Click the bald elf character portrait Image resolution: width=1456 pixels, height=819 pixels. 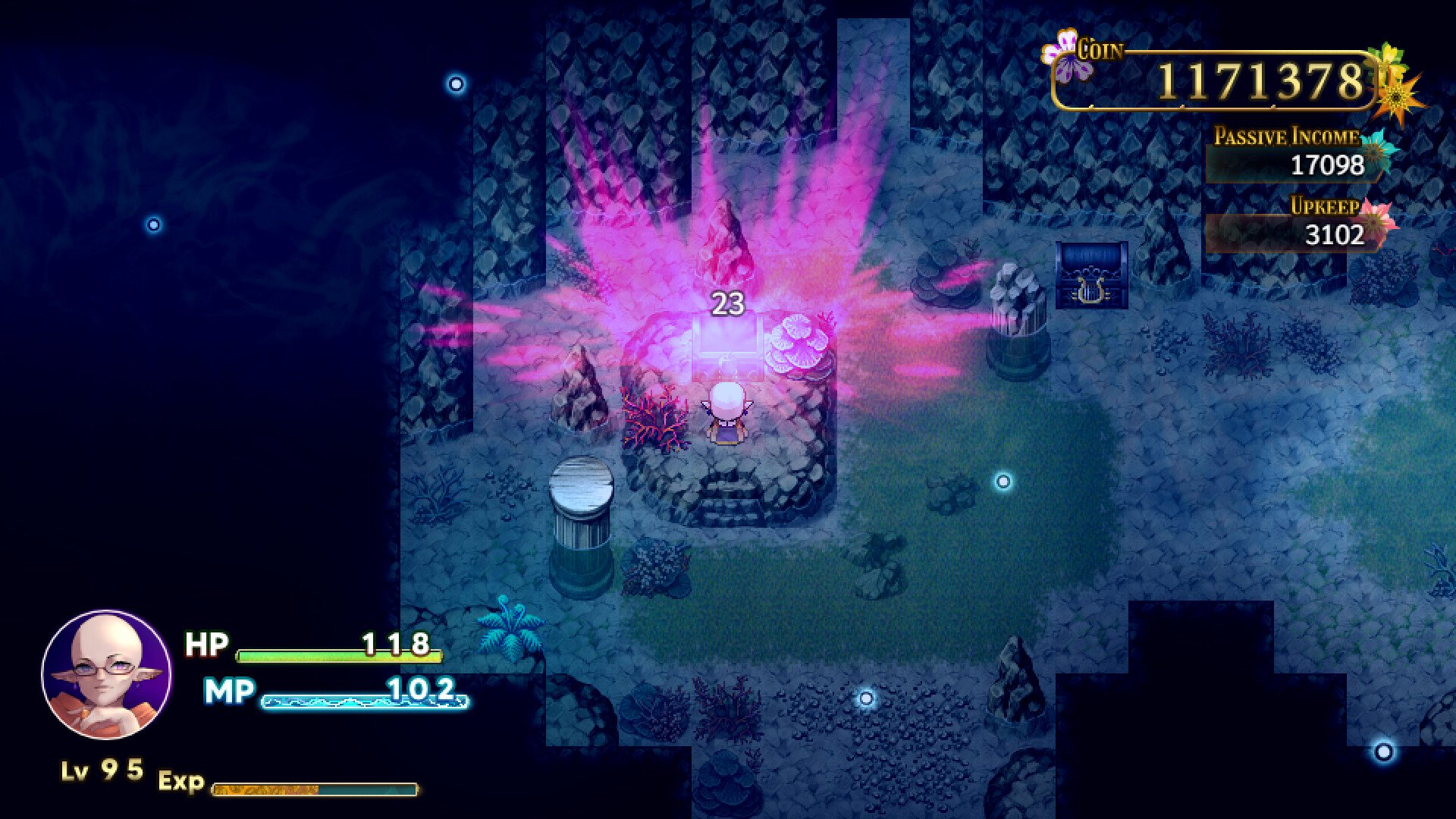click(106, 675)
